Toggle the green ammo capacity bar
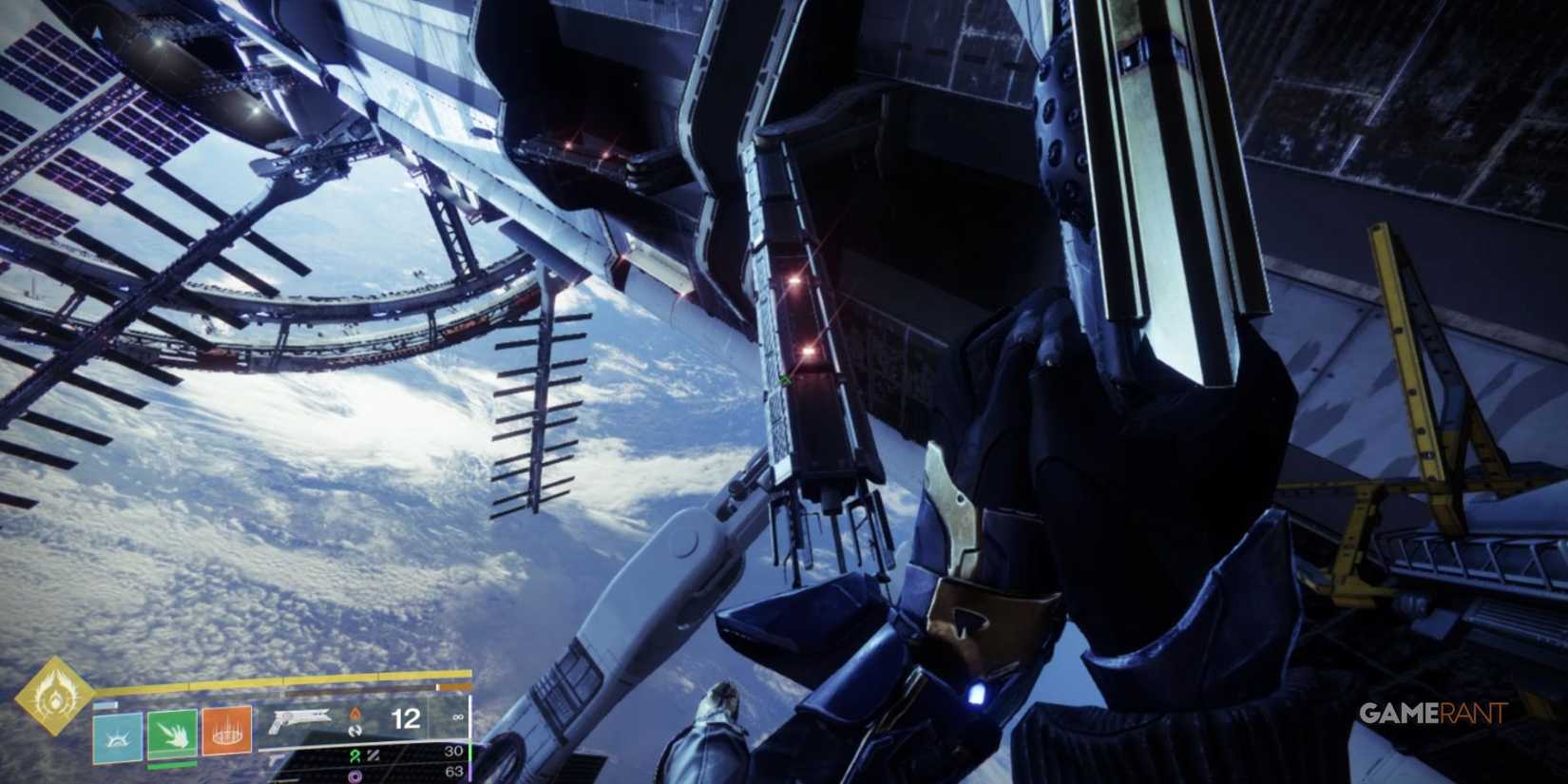 [468, 750]
